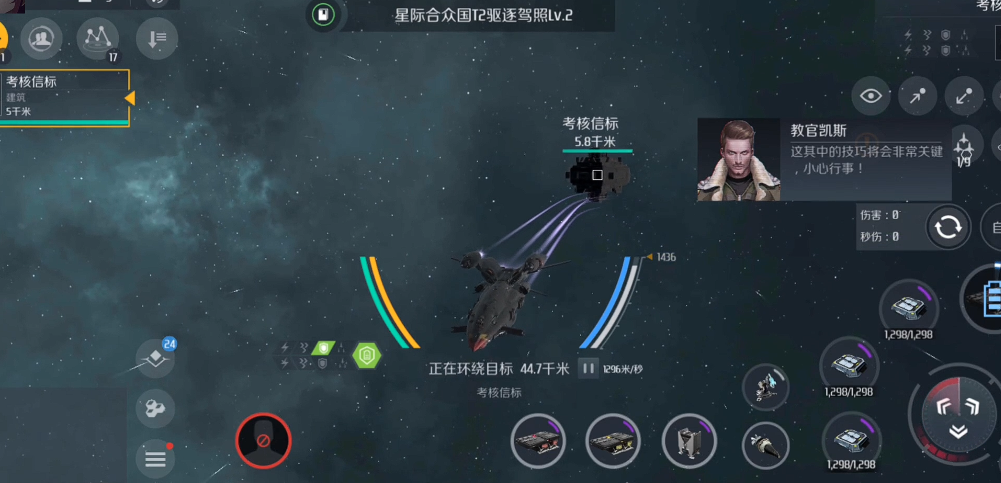The height and width of the screenshot is (483, 1001).
Task: Activate the canister-shaped module slot
Action: 689,441
